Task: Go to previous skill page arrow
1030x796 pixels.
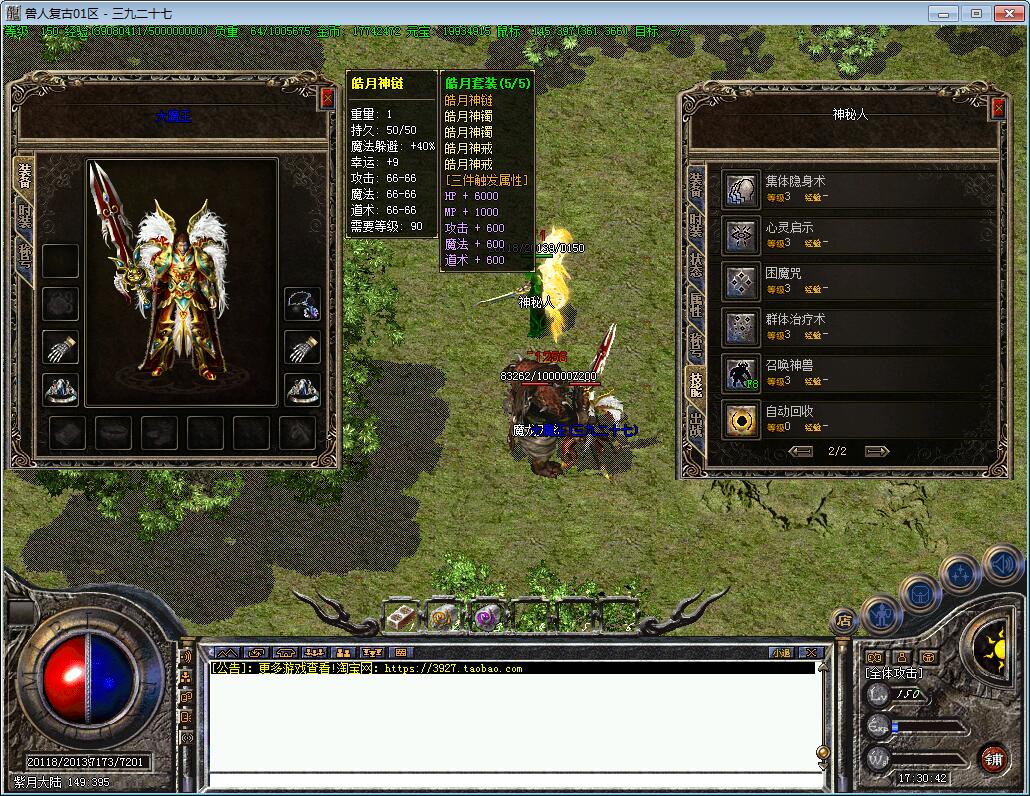Action: pos(801,451)
